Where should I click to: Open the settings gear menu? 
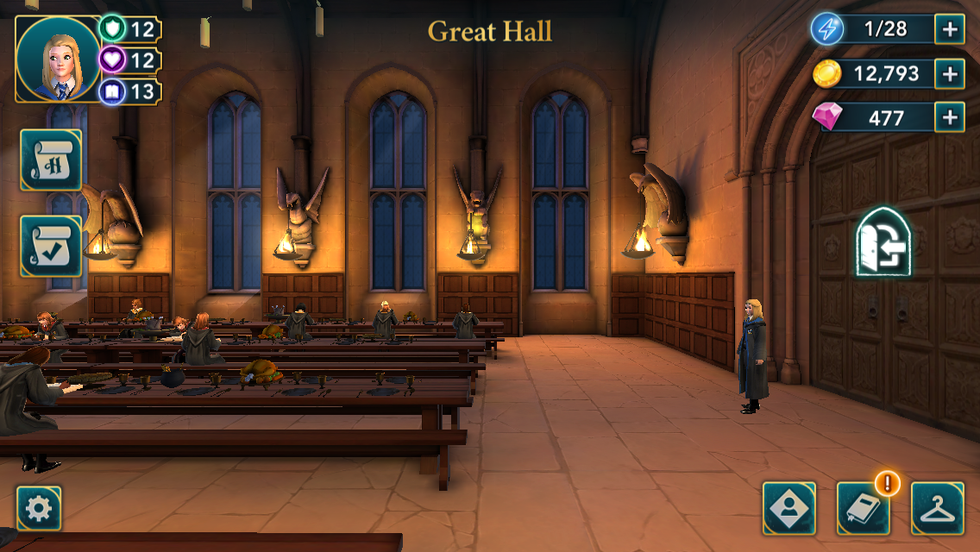[x=39, y=509]
